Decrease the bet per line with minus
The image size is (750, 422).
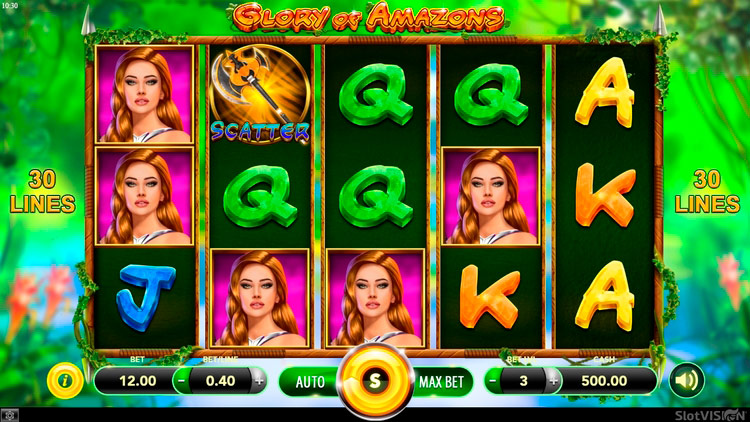[181, 380]
